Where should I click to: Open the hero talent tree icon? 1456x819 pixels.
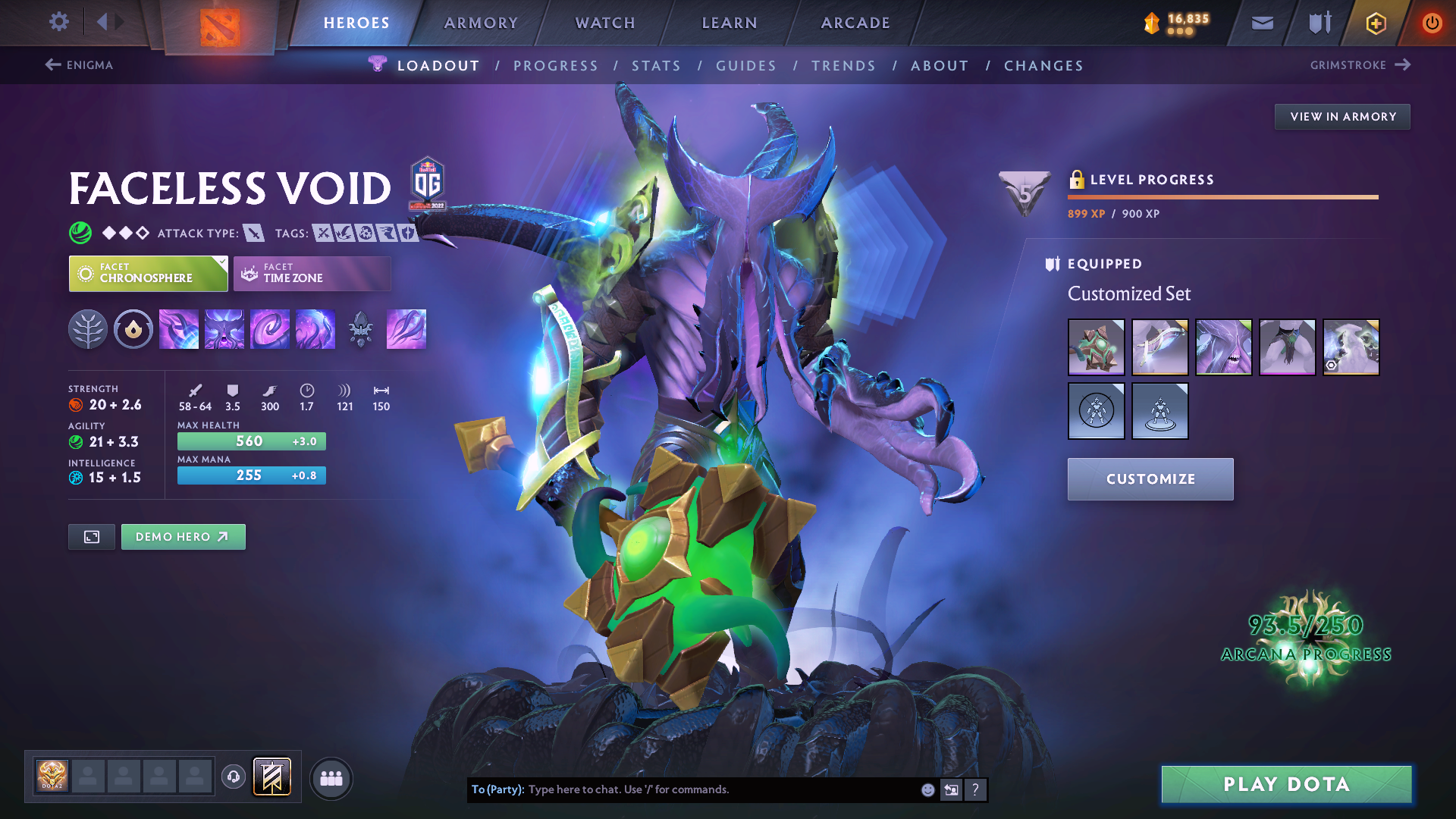pos(88,330)
